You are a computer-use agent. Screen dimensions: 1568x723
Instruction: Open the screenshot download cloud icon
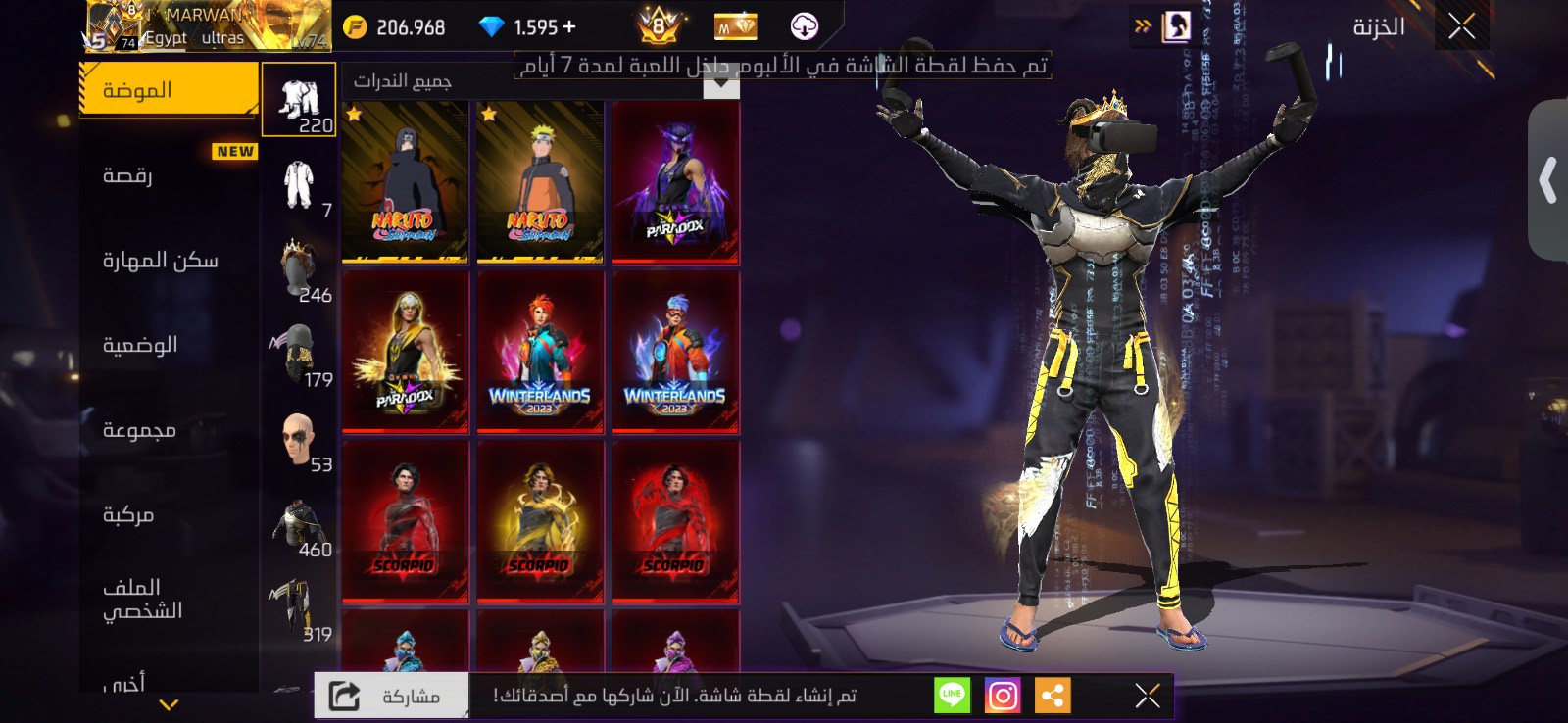(804, 26)
